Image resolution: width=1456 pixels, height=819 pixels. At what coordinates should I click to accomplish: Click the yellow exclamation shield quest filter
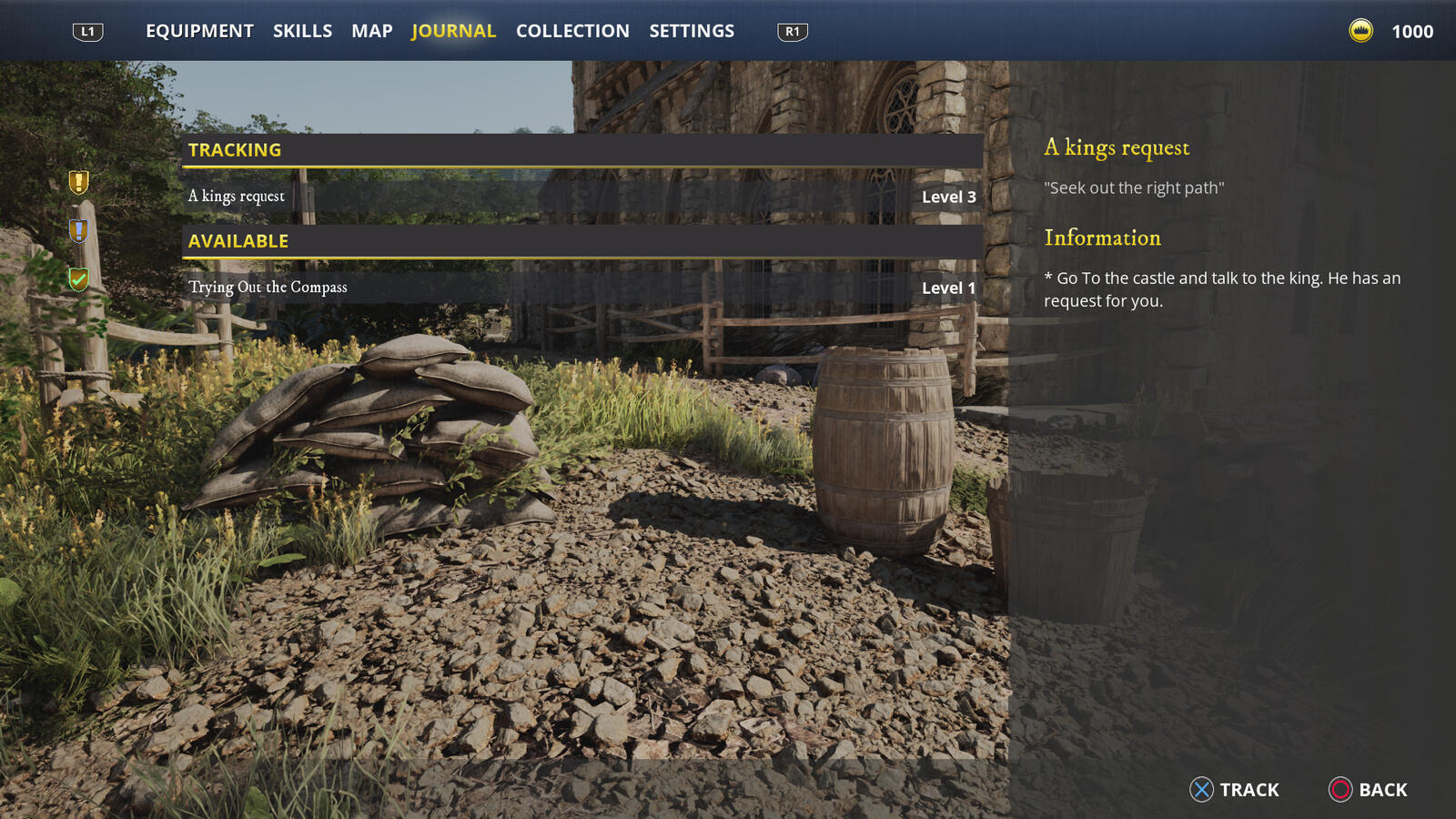pos(79,182)
